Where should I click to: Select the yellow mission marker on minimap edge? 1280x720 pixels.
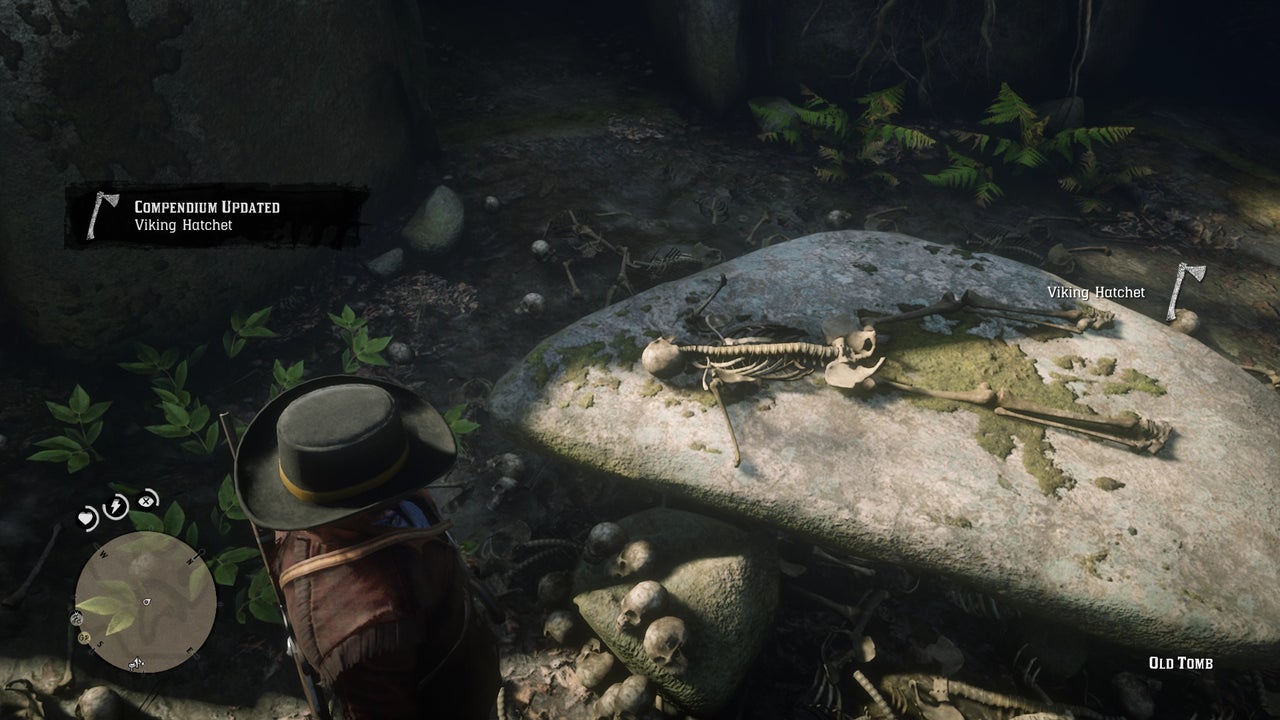tap(84, 636)
